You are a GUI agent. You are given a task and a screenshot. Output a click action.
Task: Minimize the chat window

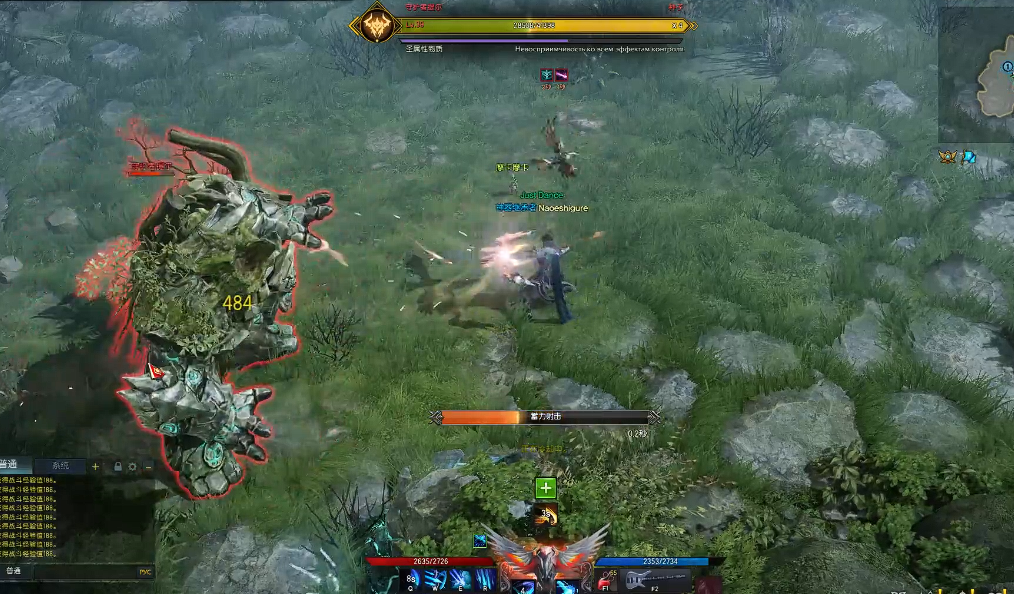coord(147,466)
